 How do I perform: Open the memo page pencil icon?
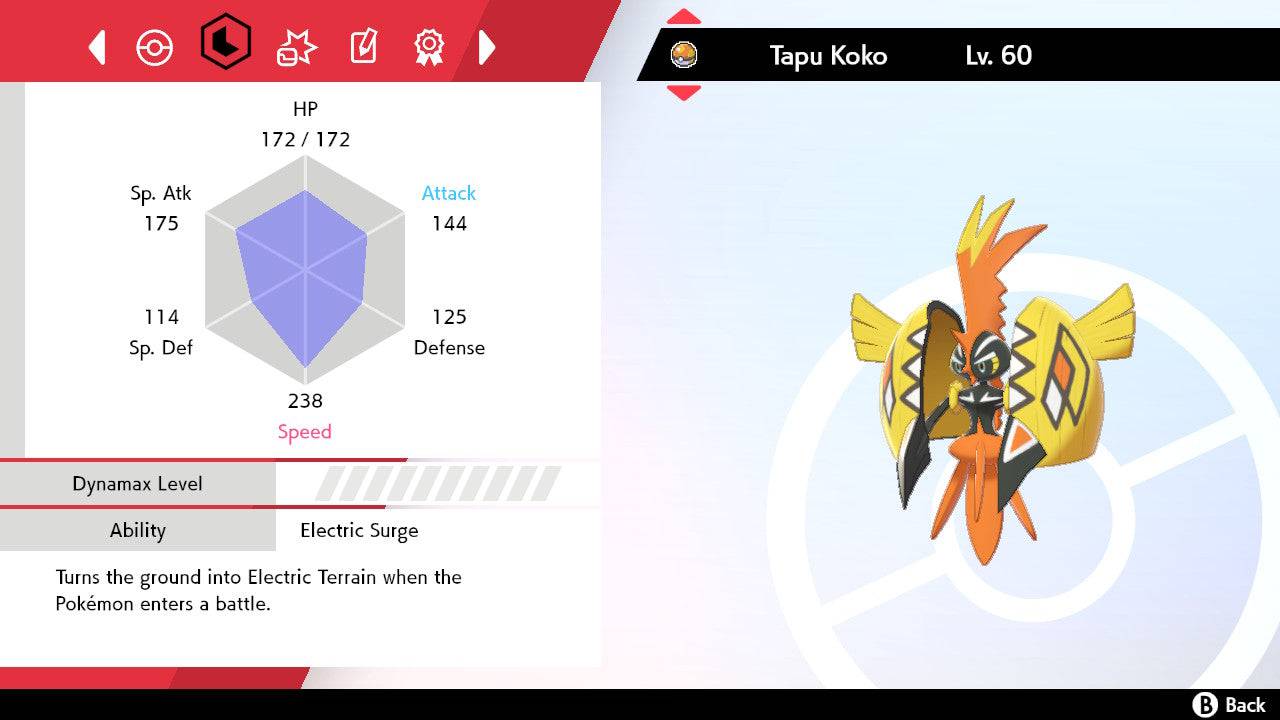click(x=362, y=45)
